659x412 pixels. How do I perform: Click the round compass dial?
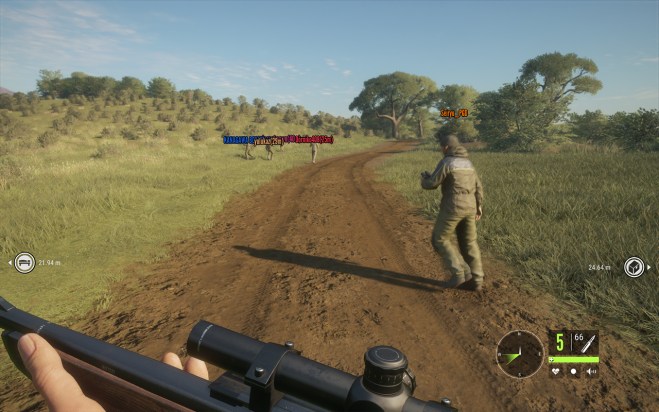(x=520, y=353)
